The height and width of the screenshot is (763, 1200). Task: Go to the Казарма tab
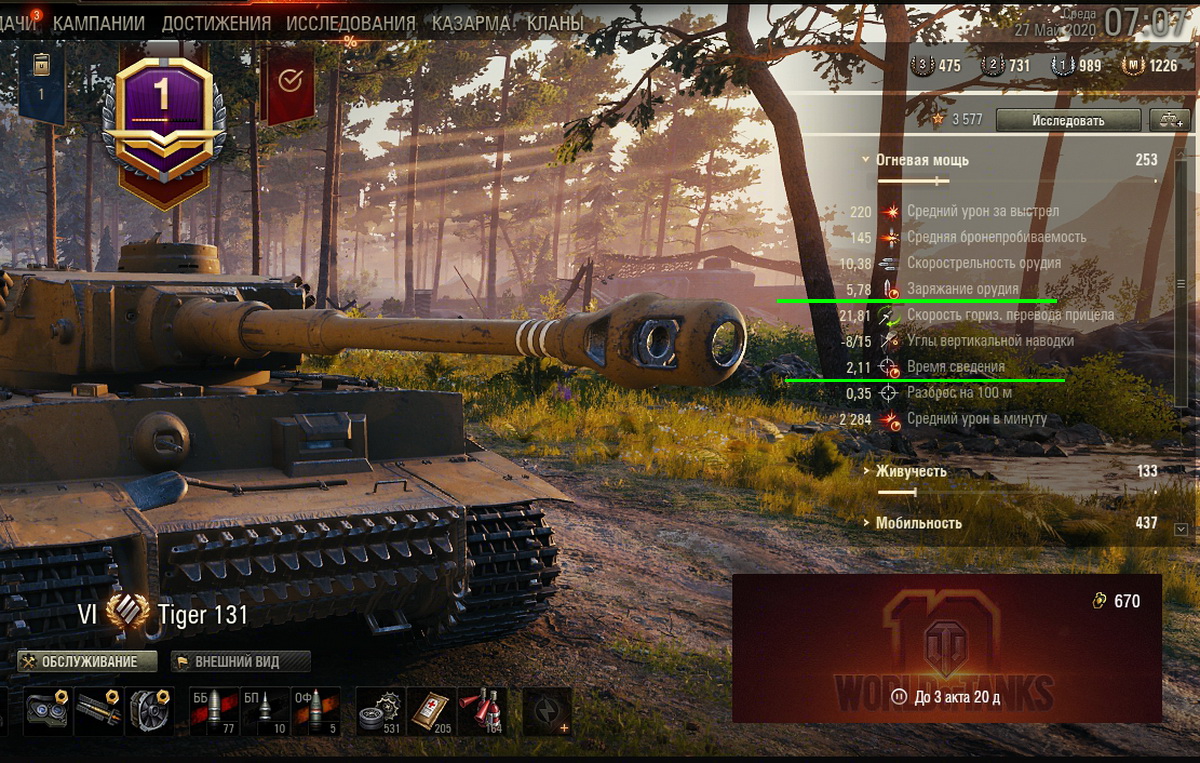pyautogui.click(x=470, y=22)
